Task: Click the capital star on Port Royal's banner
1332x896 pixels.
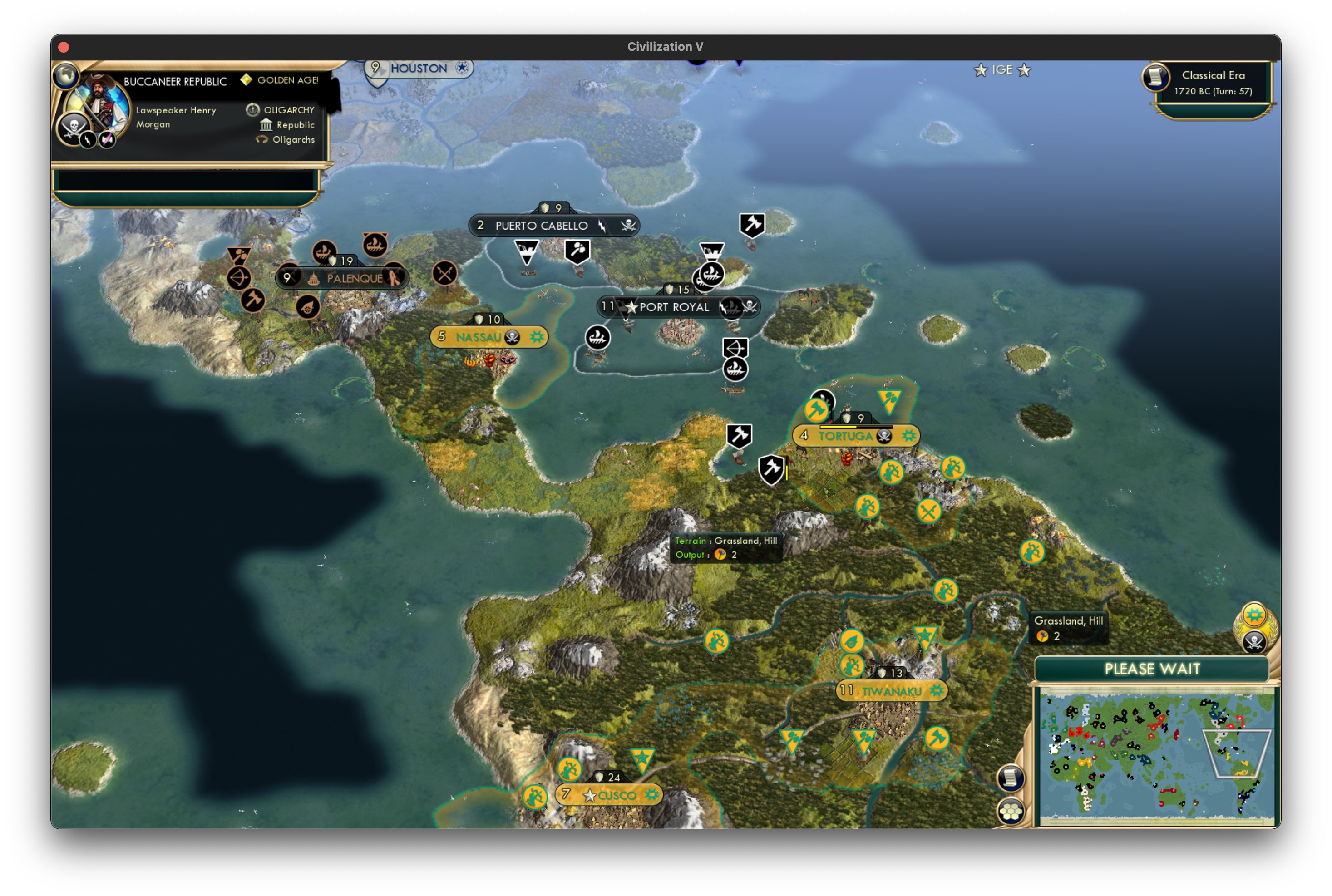Action: [631, 307]
